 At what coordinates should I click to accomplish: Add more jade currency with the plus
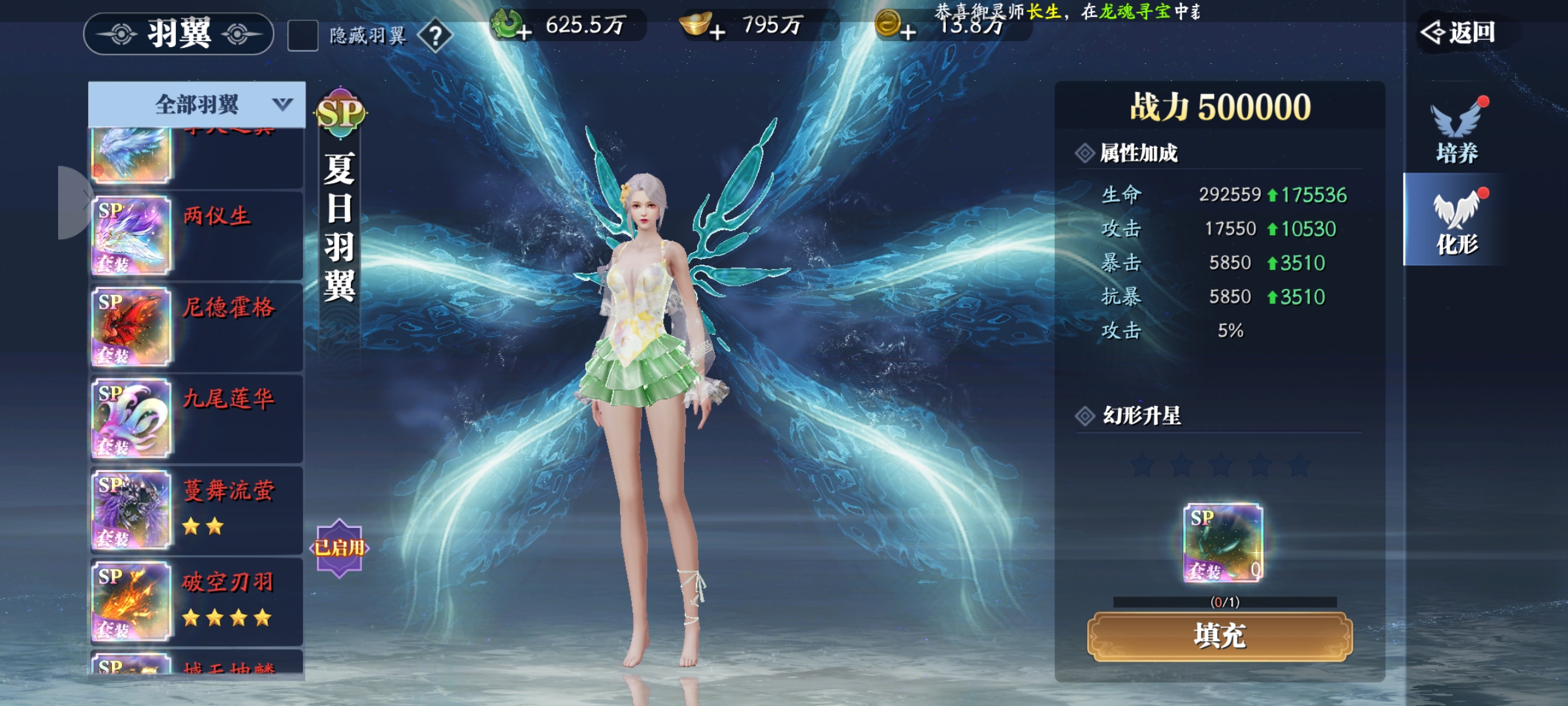click(523, 31)
